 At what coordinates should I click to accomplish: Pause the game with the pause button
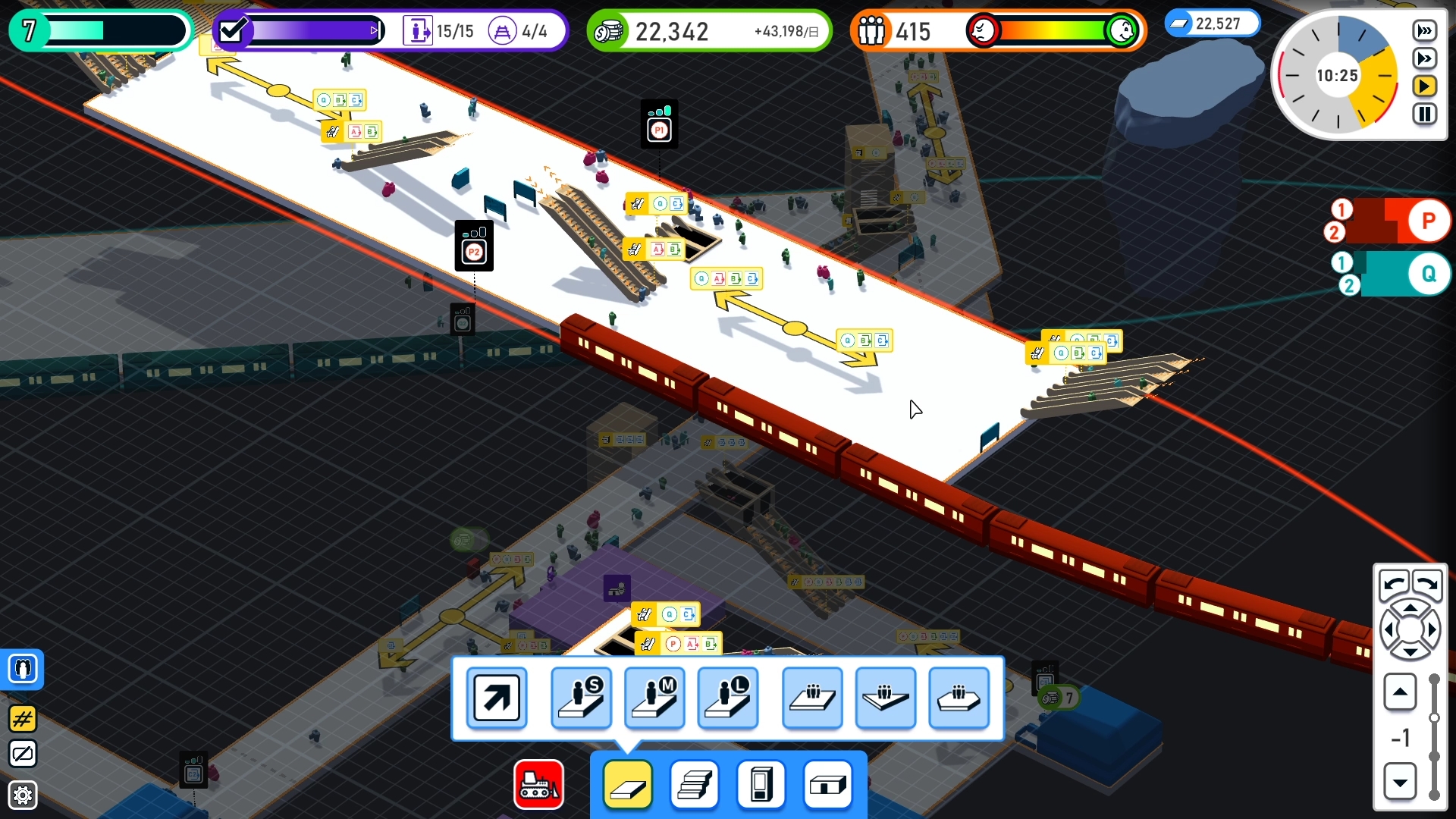[x=1424, y=115]
